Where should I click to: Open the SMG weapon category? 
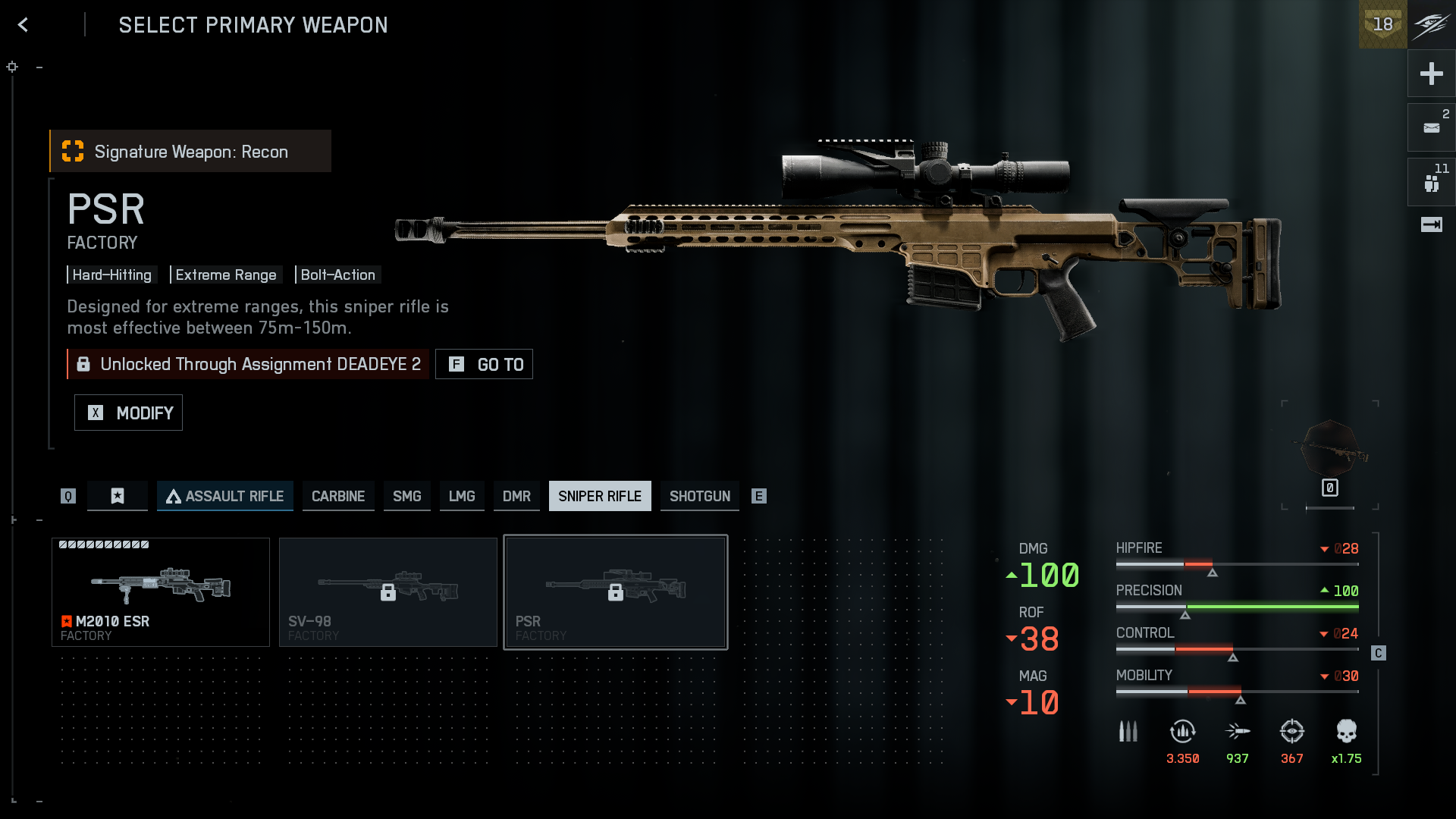(x=406, y=496)
